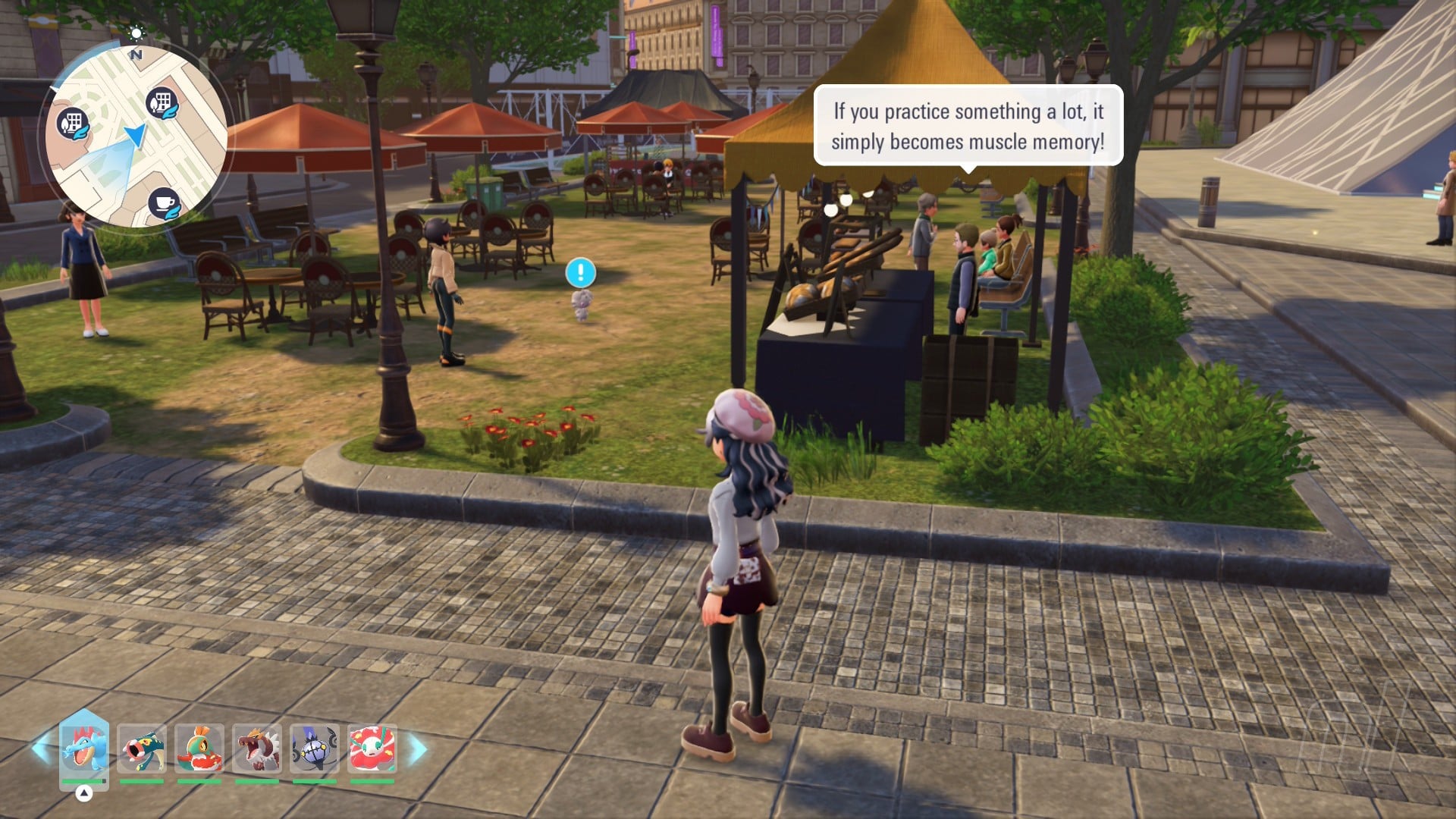Pick Chandelure from the party bar

click(315, 748)
